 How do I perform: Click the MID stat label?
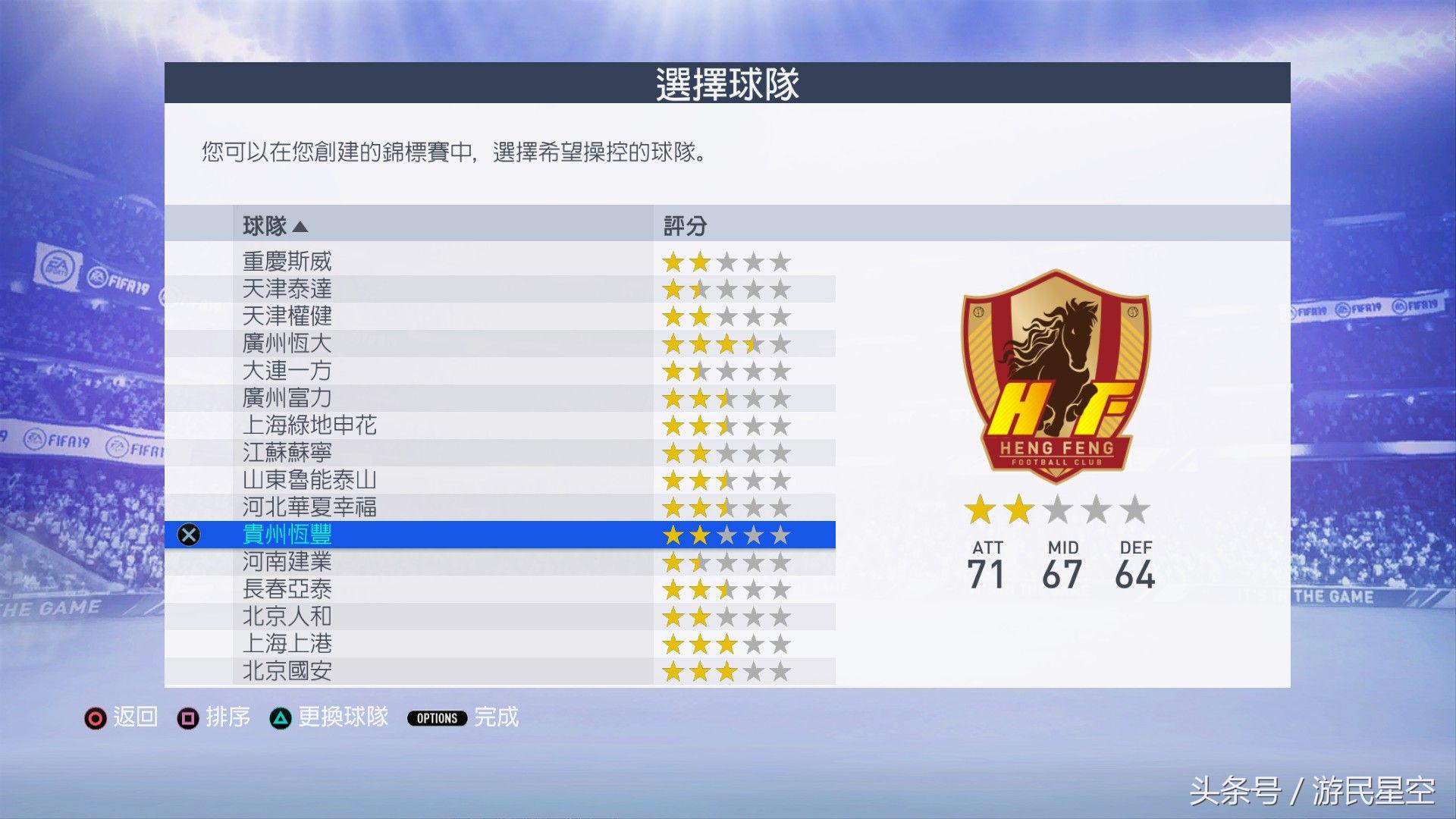click(1063, 548)
